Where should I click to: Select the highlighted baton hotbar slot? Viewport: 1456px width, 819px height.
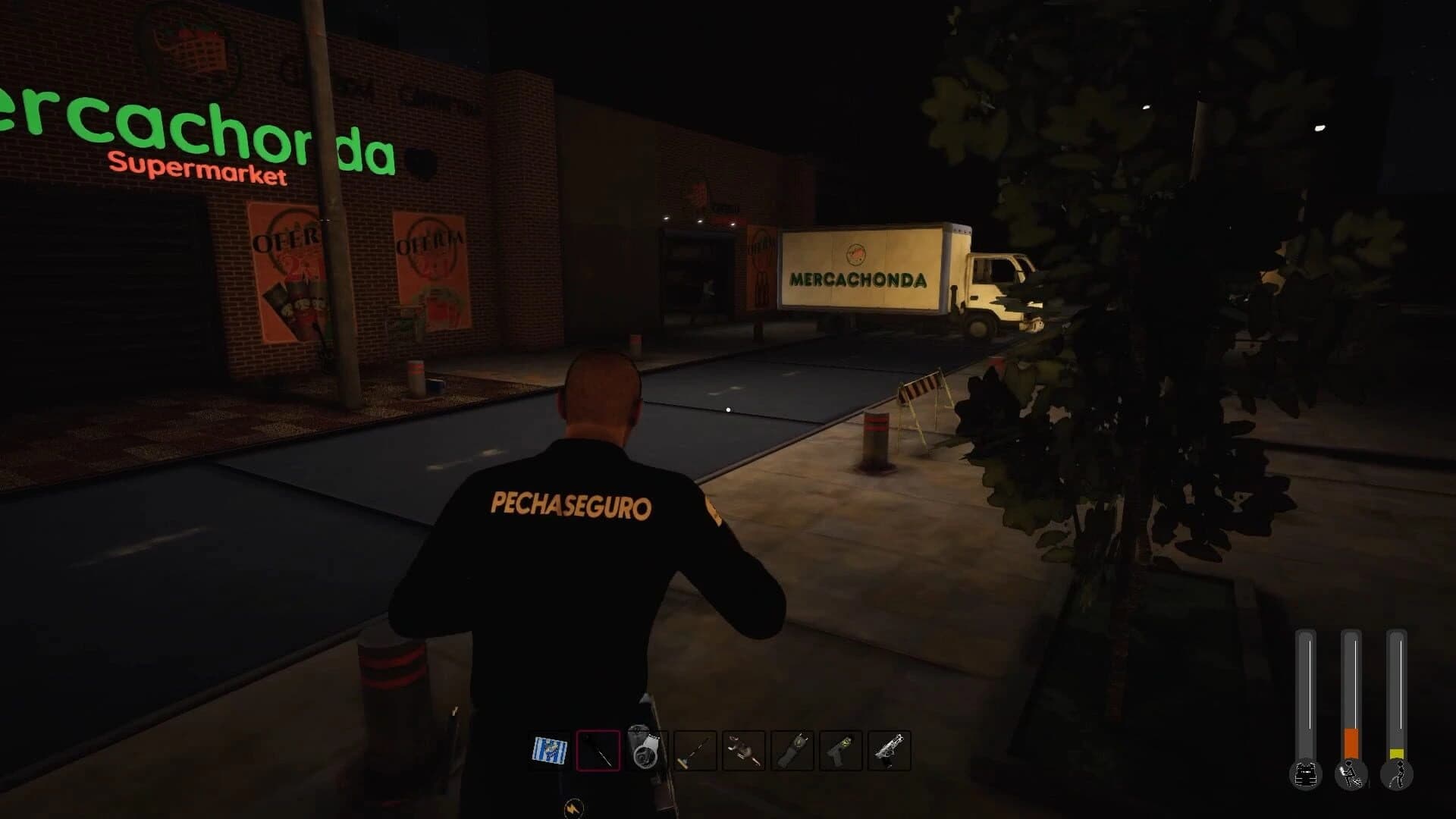(x=598, y=750)
